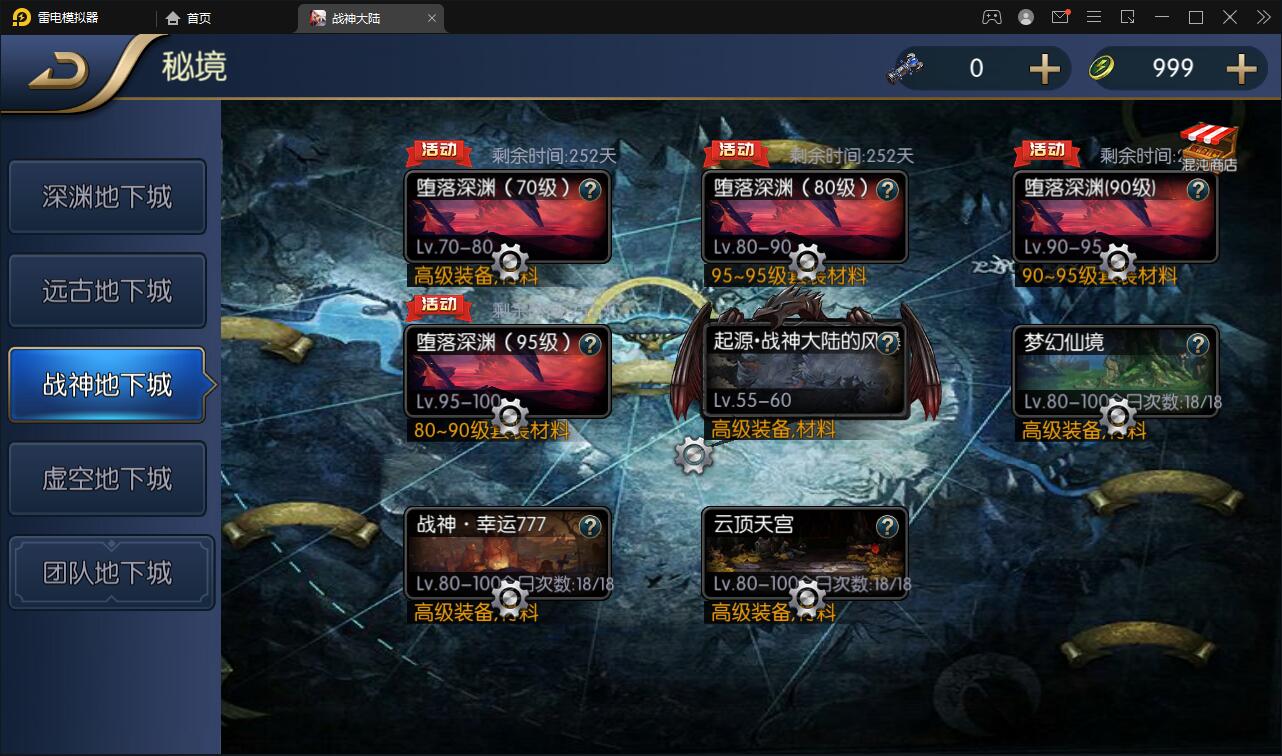
Task: Select 虚空地下城 in the sidebar
Action: (108, 478)
